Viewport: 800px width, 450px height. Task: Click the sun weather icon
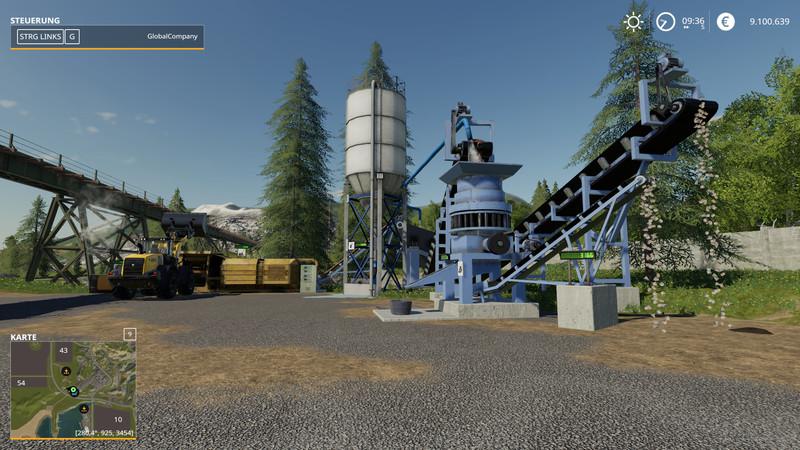pos(633,22)
